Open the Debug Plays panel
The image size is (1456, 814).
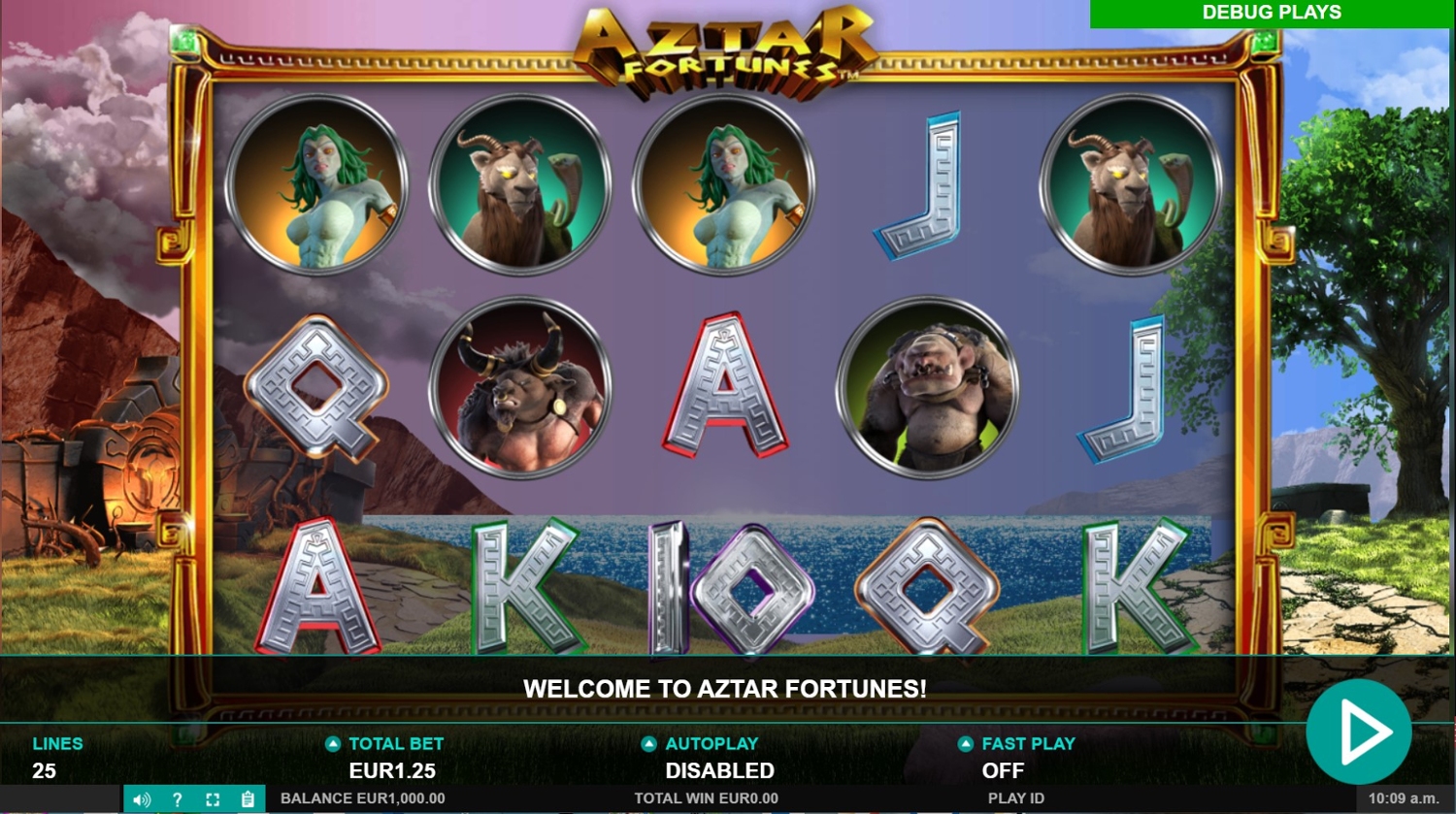click(x=1271, y=13)
